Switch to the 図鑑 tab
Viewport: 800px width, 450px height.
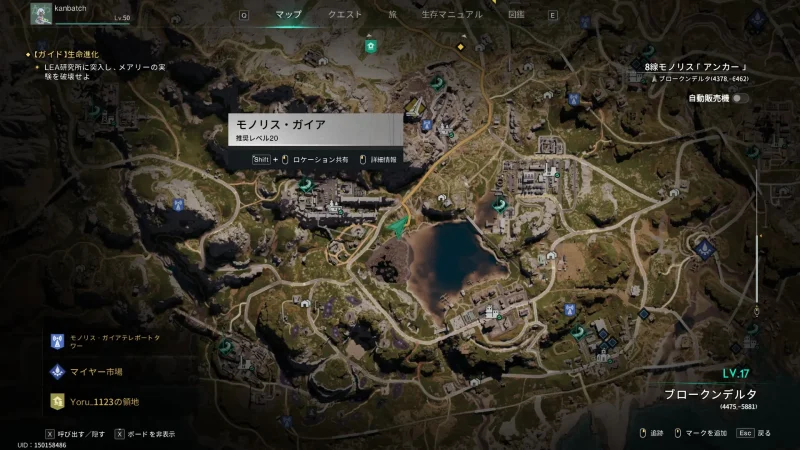515,15
